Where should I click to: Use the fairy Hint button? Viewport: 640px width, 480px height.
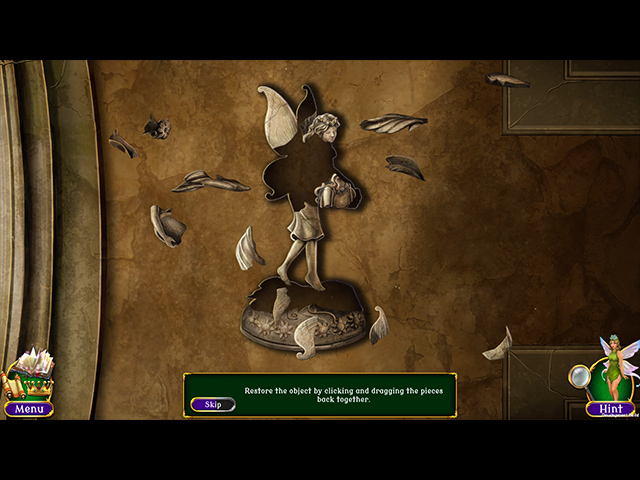tap(610, 408)
